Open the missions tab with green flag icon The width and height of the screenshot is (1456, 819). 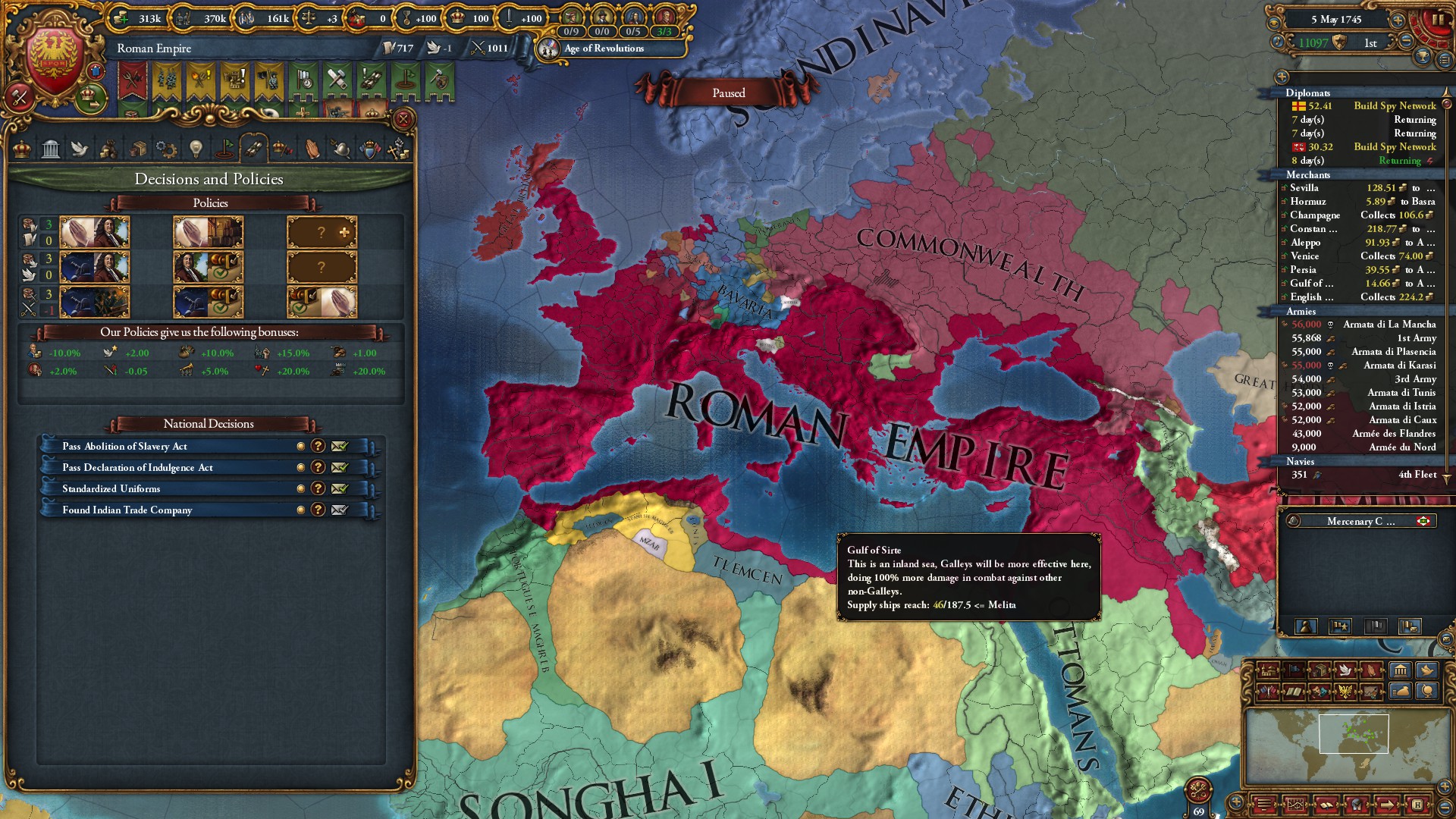(x=224, y=149)
